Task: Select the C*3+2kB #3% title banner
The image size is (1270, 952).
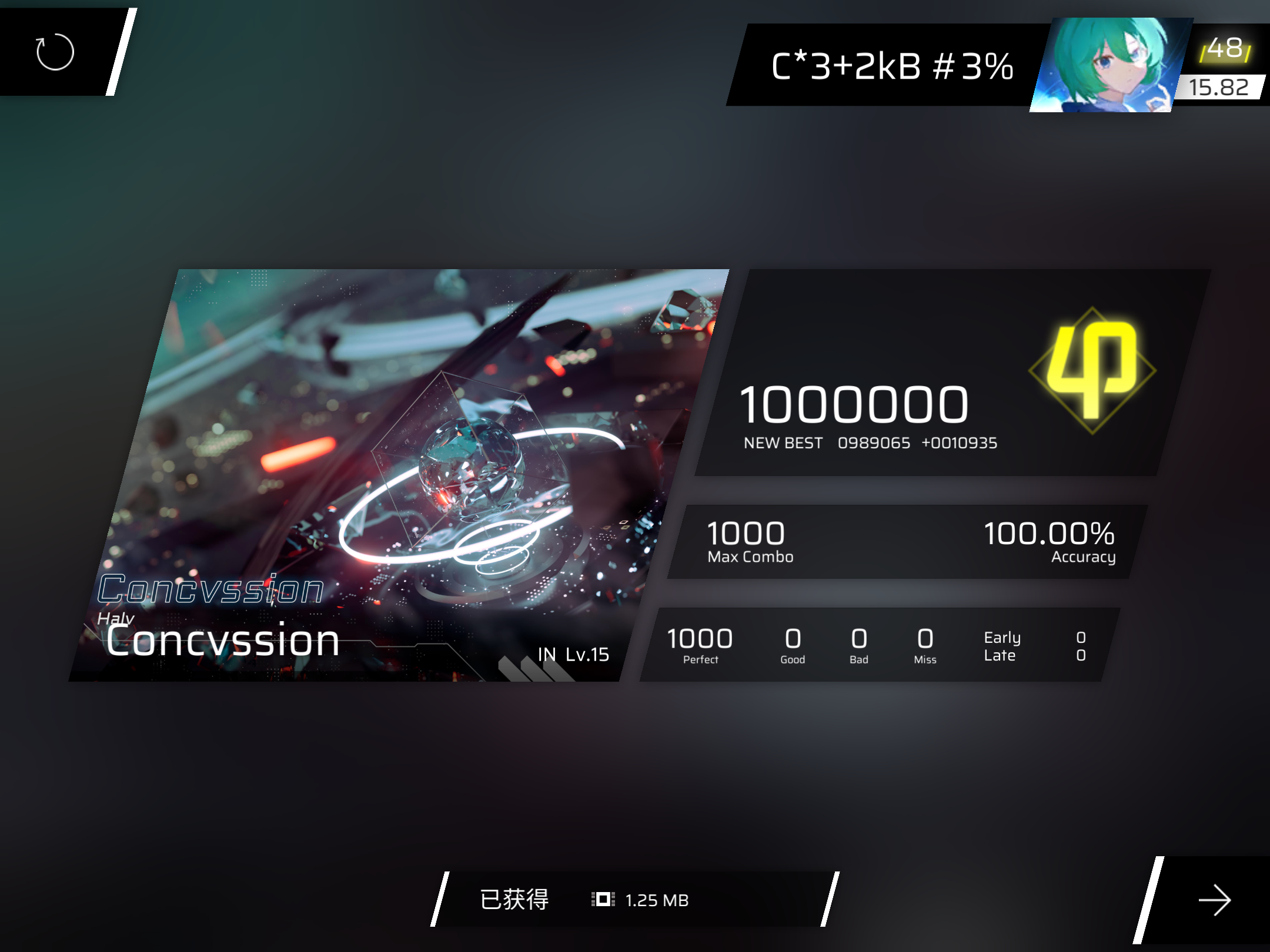Action: pos(893,66)
